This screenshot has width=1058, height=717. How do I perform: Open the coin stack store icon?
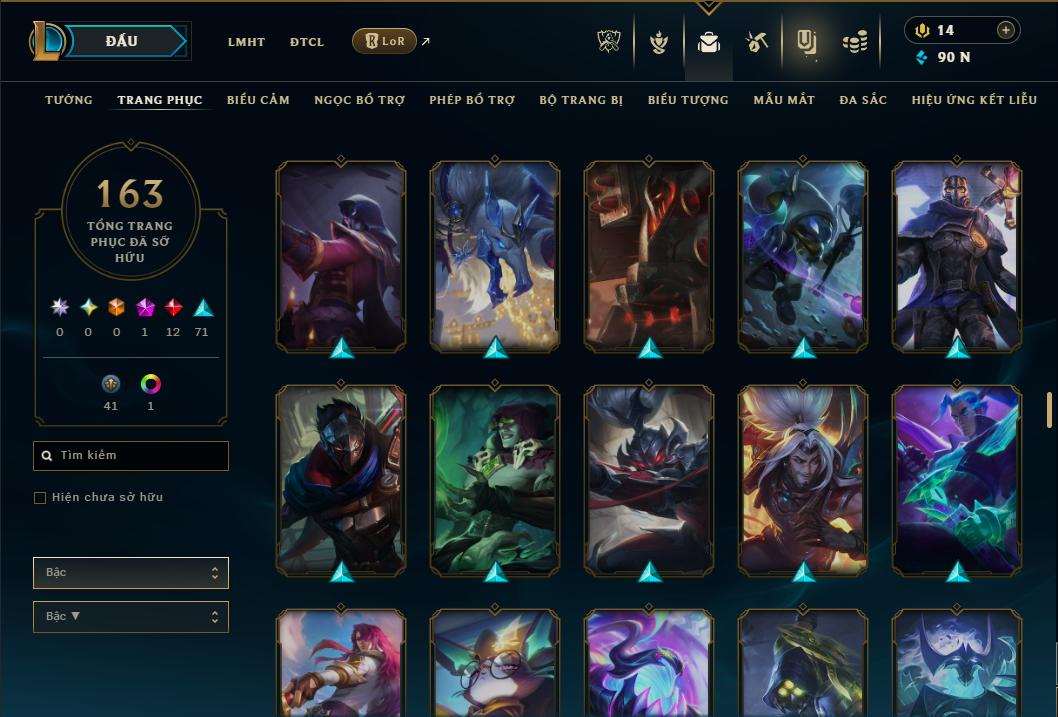pyautogui.click(x=855, y=42)
